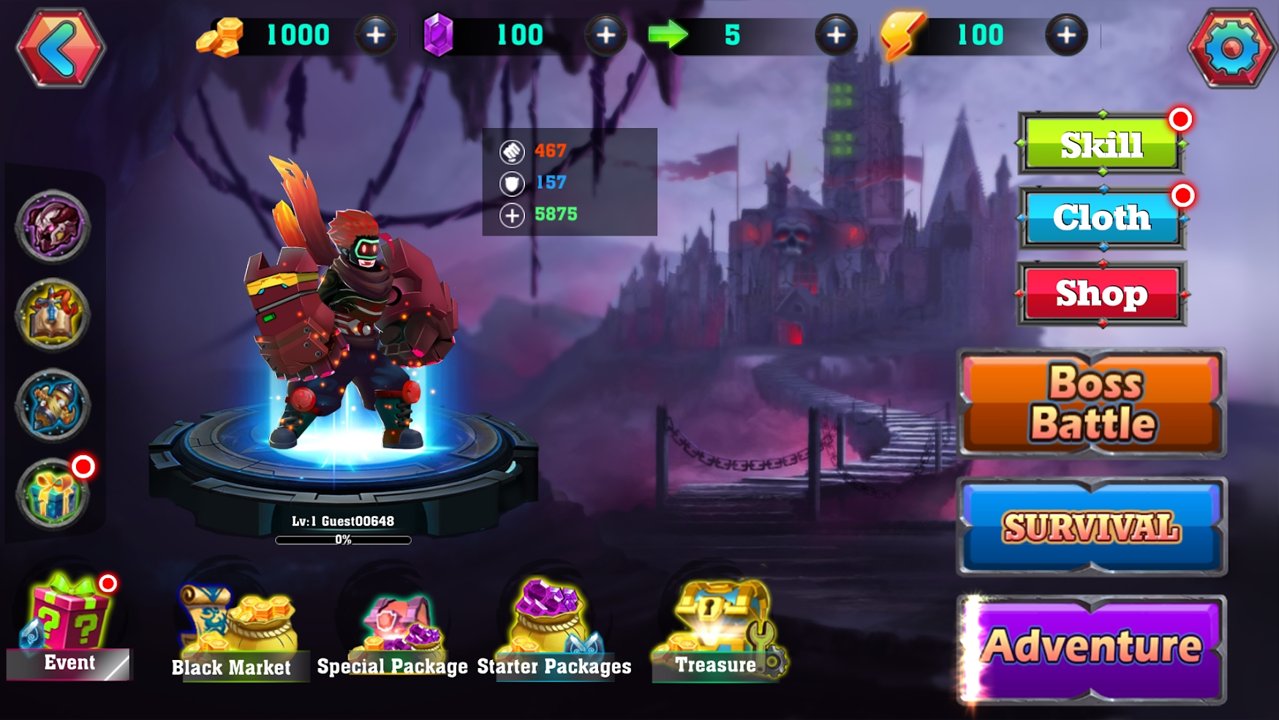The height and width of the screenshot is (720, 1279).
Task: Buy more purple gems using the plus button
Action: click(x=605, y=36)
